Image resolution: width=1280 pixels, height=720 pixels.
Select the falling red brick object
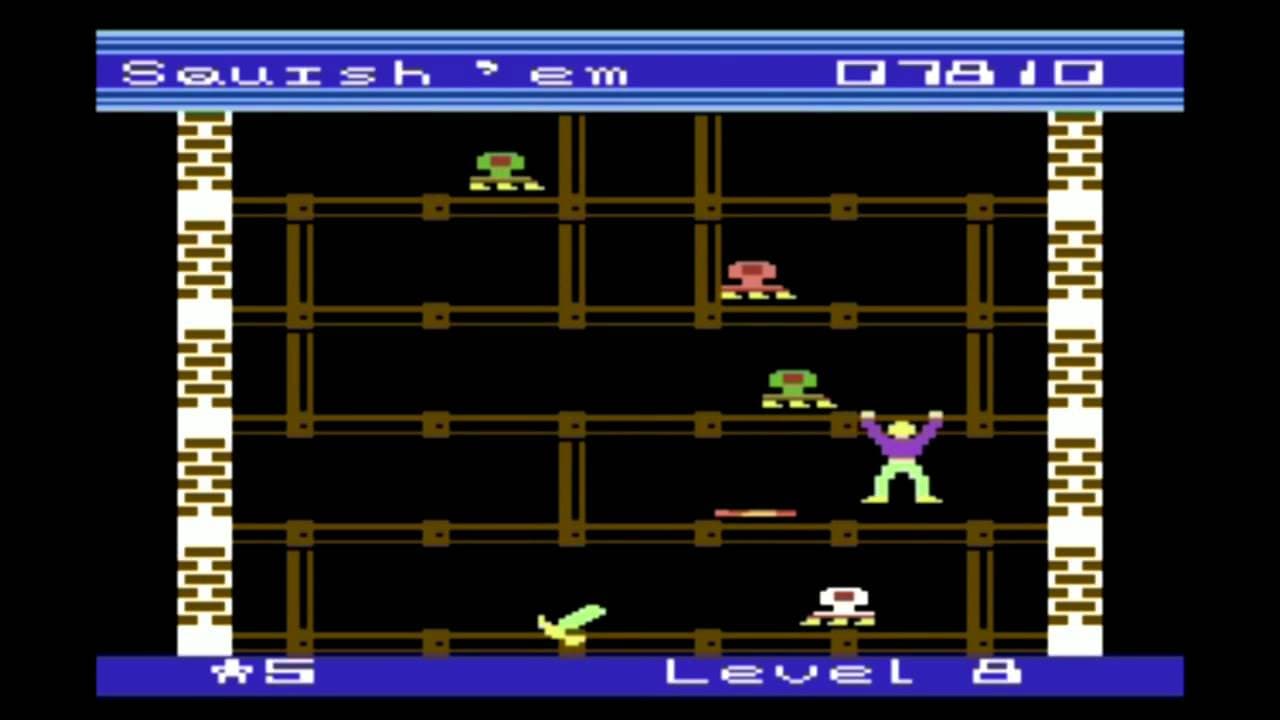[x=755, y=513]
